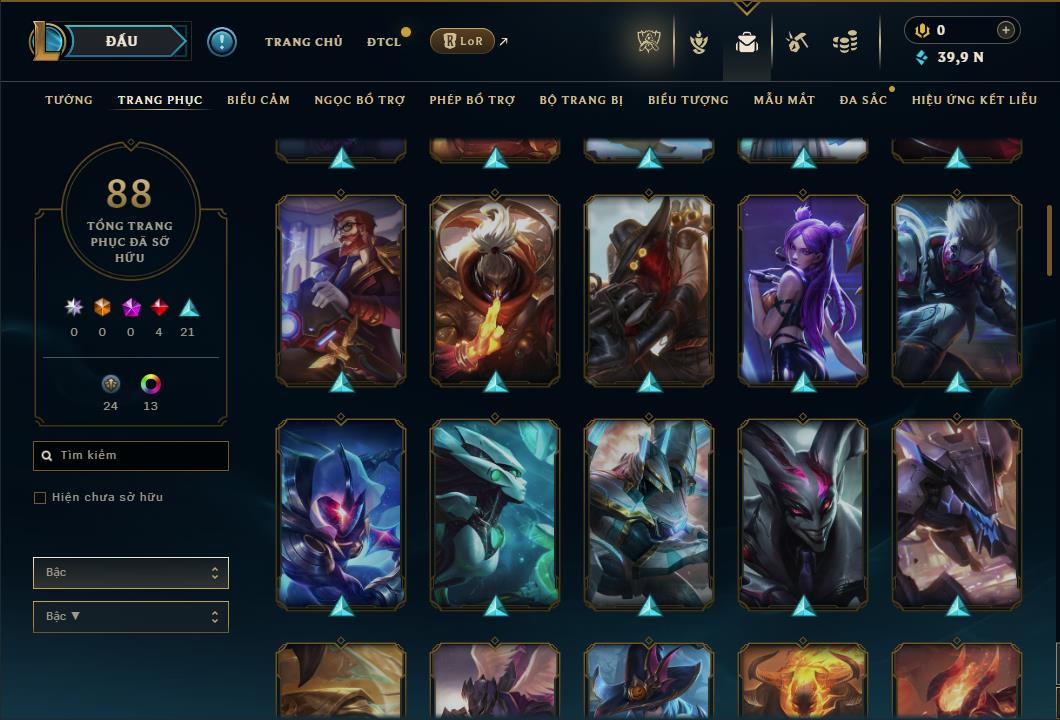
Task: Click the Tìm kiếm search box
Action: (131, 456)
